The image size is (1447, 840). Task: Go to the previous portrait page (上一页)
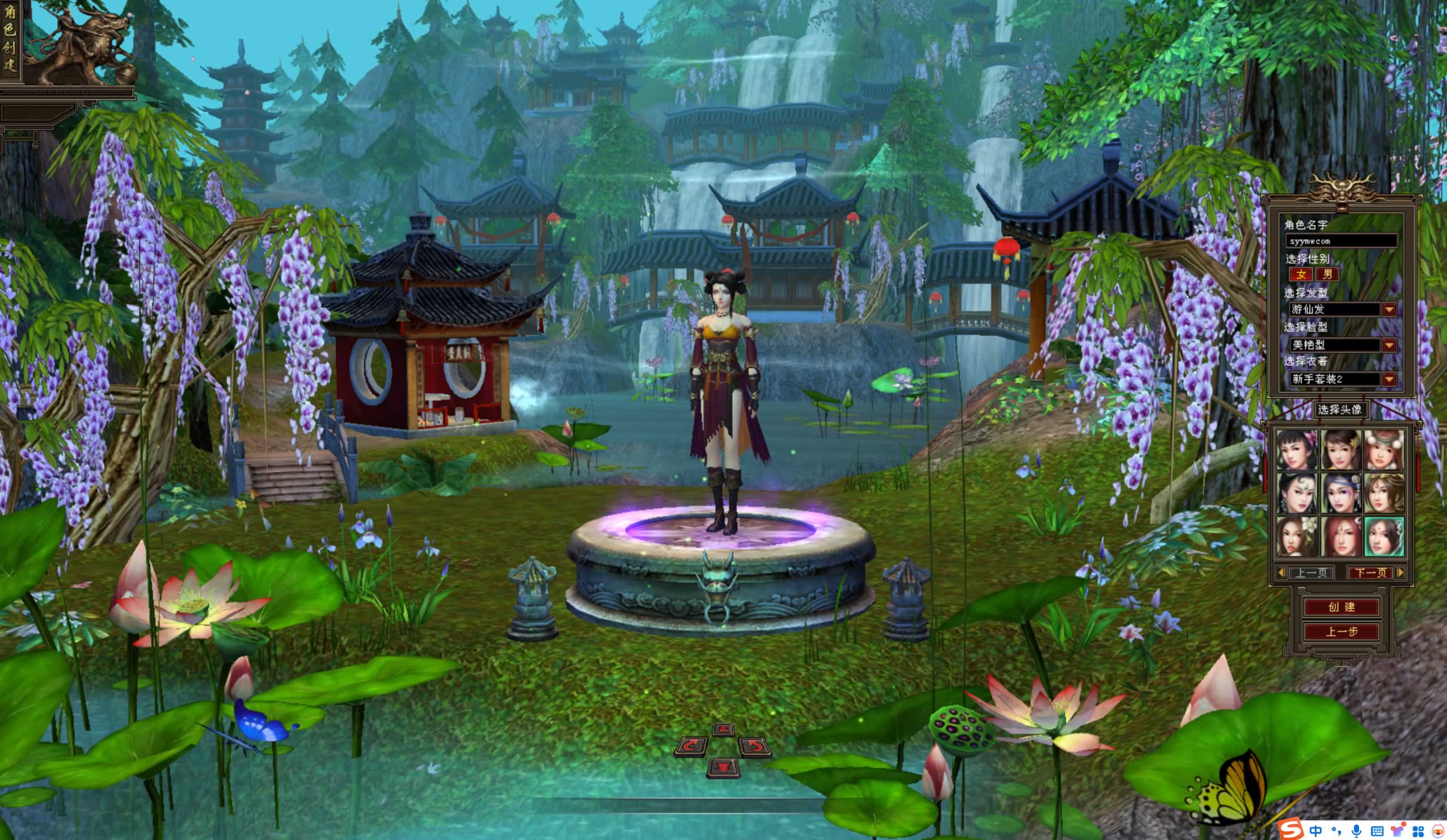click(1311, 573)
